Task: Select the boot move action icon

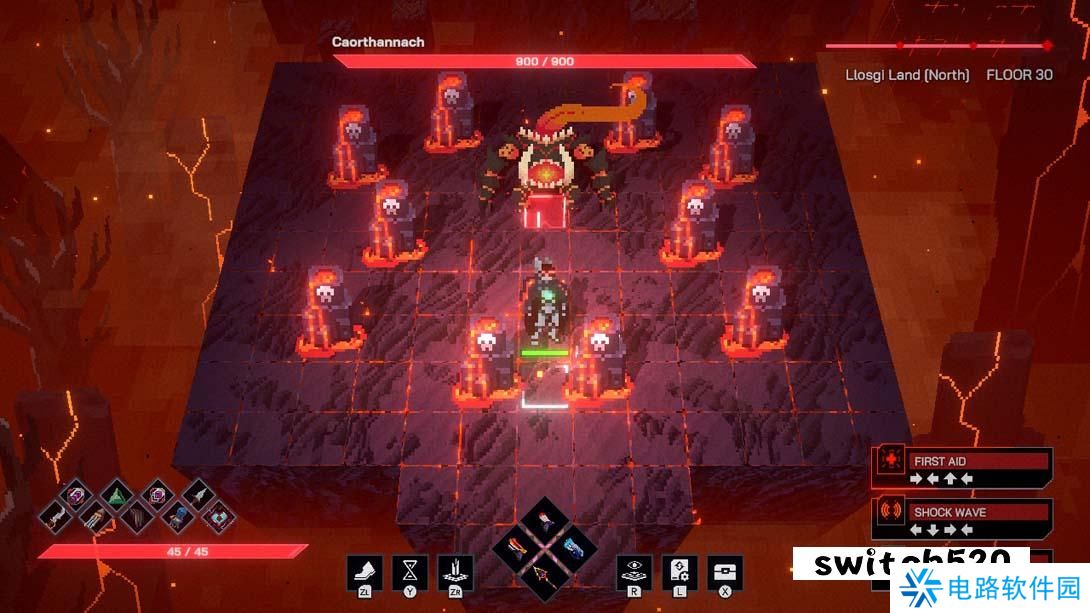Action: pyautogui.click(x=364, y=571)
